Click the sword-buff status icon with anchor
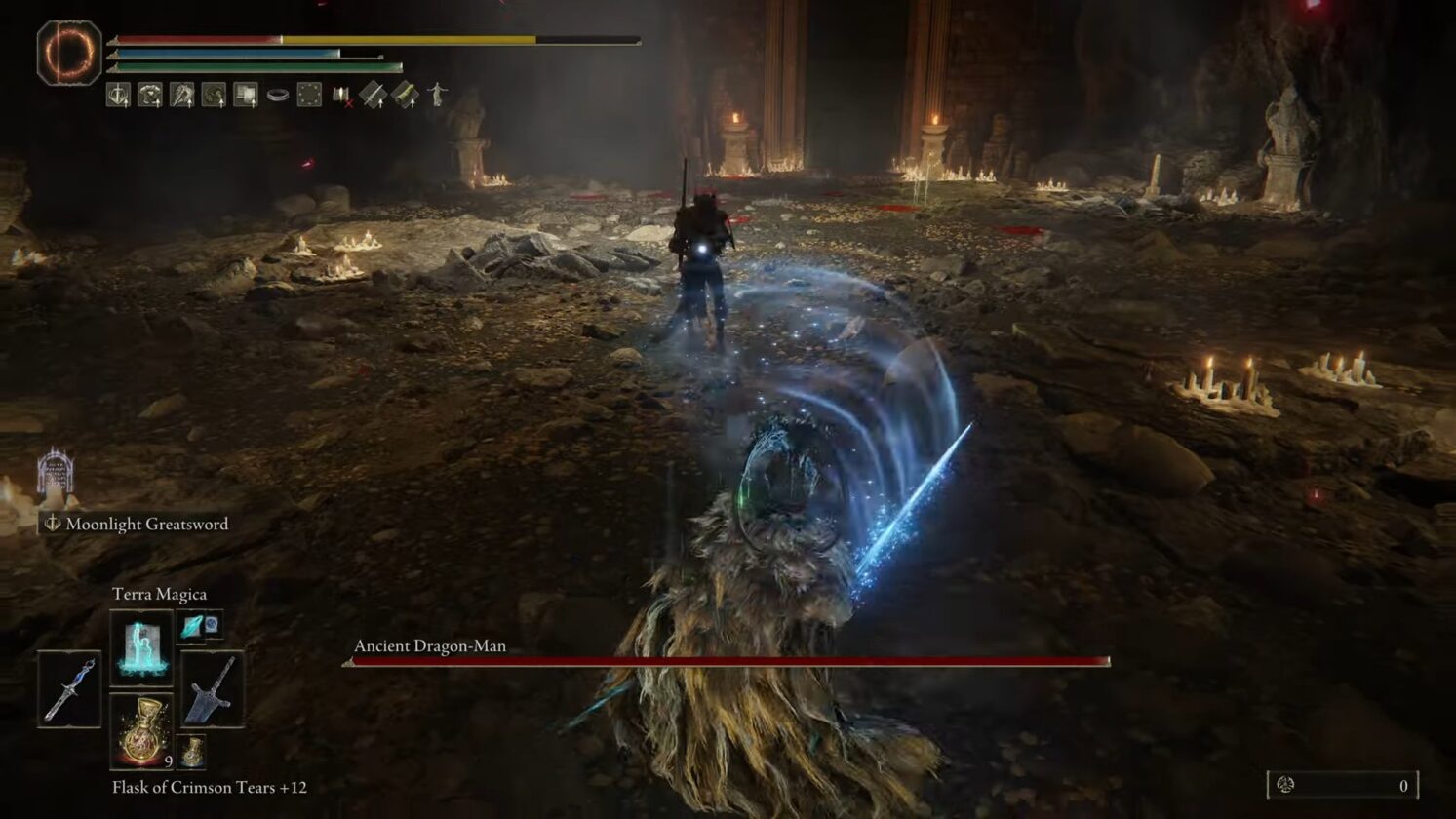Image resolution: width=1456 pixels, height=819 pixels. pos(117,95)
